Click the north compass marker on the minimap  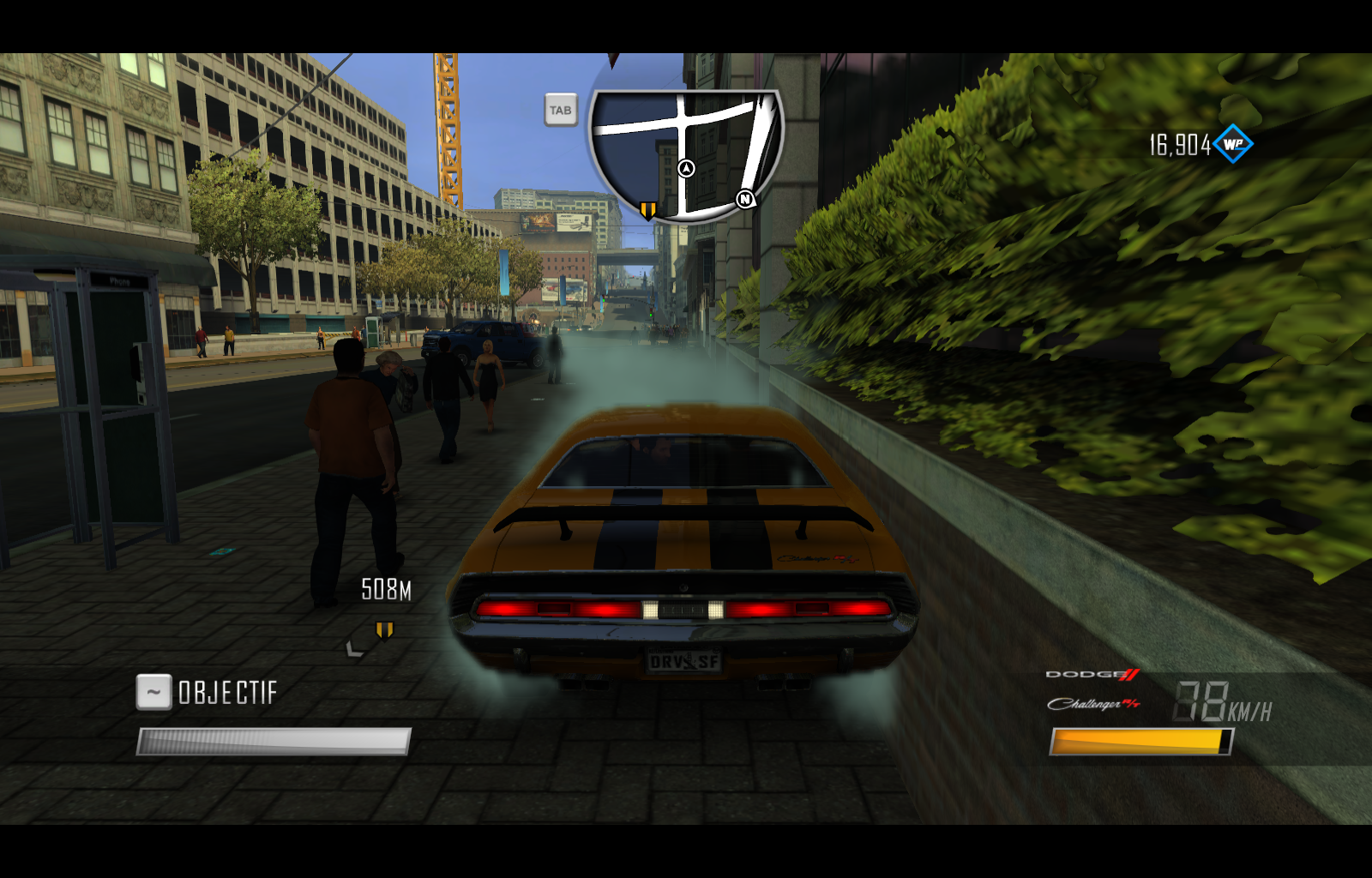click(745, 200)
